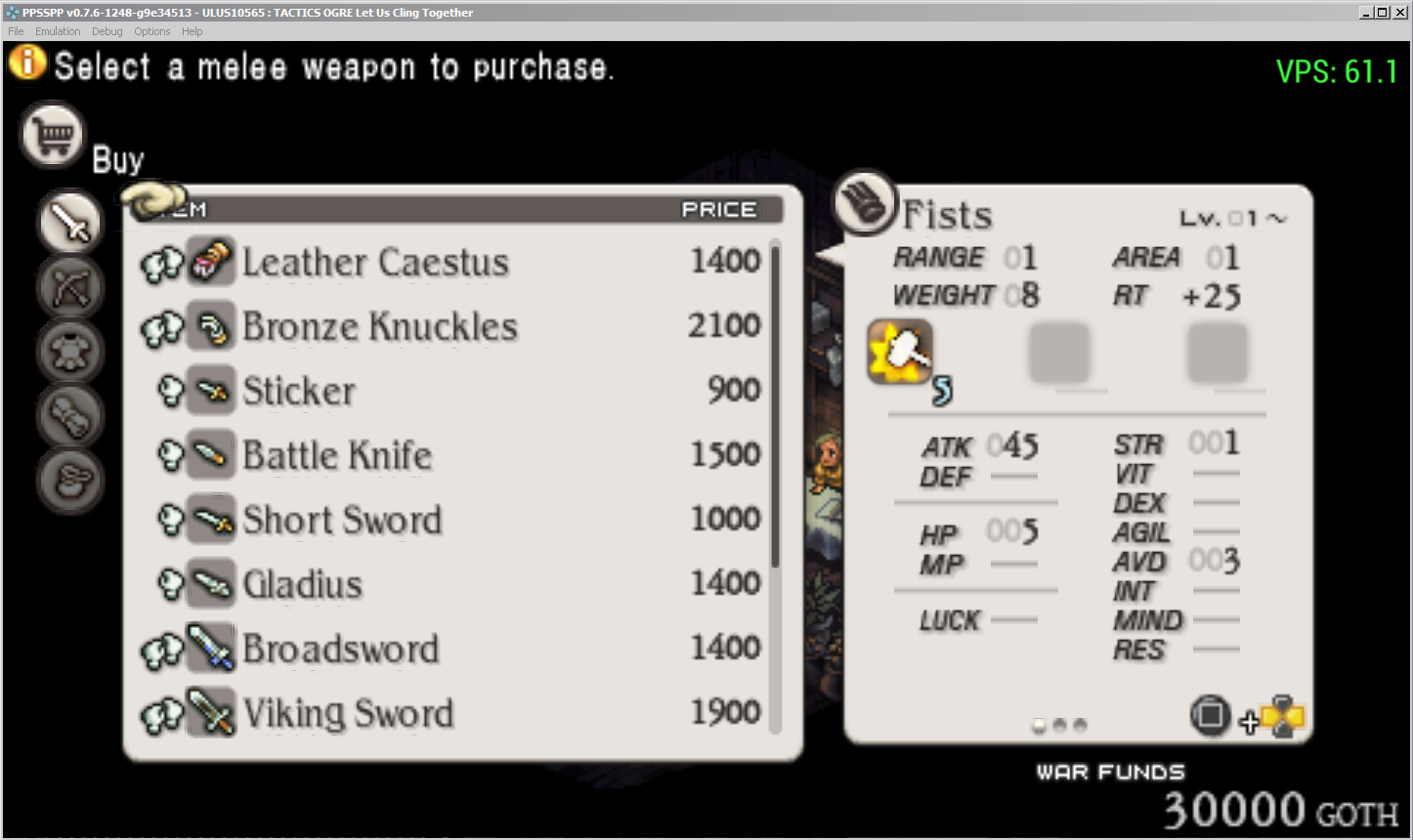Open the bow ranged weapons category
Viewport: 1413px width, 840px height.
(70, 287)
